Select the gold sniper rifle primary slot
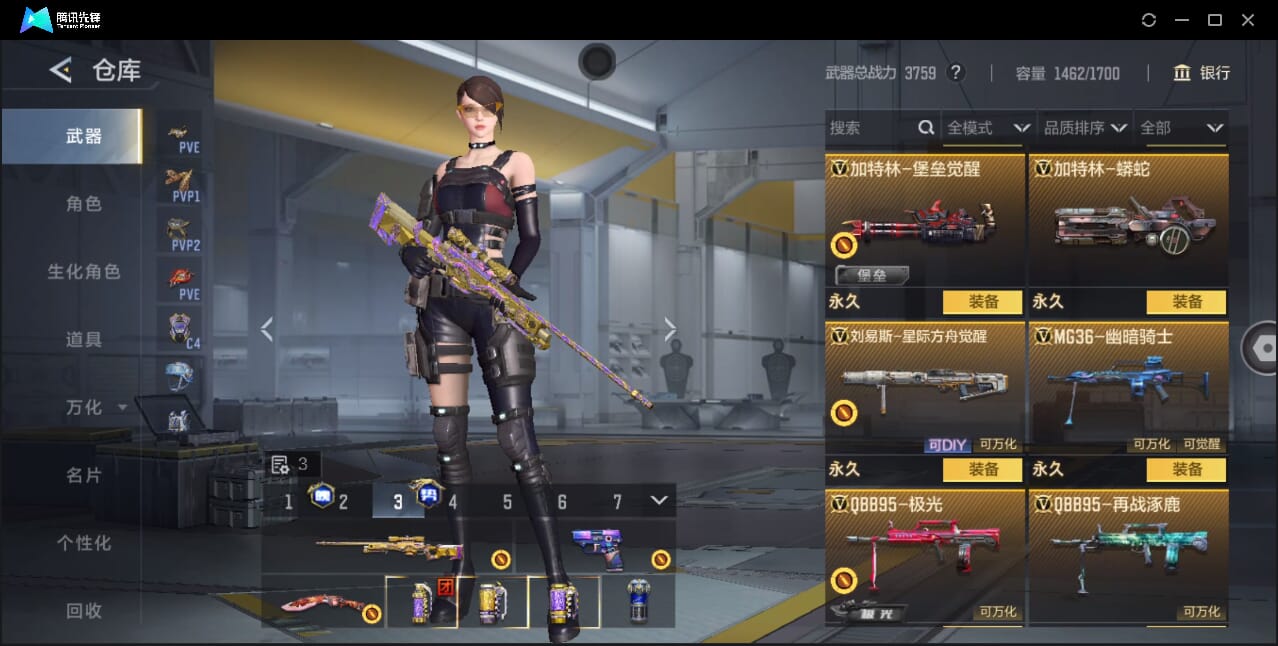Image resolution: width=1278 pixels, height=646 pixels. tap(388, 547)
